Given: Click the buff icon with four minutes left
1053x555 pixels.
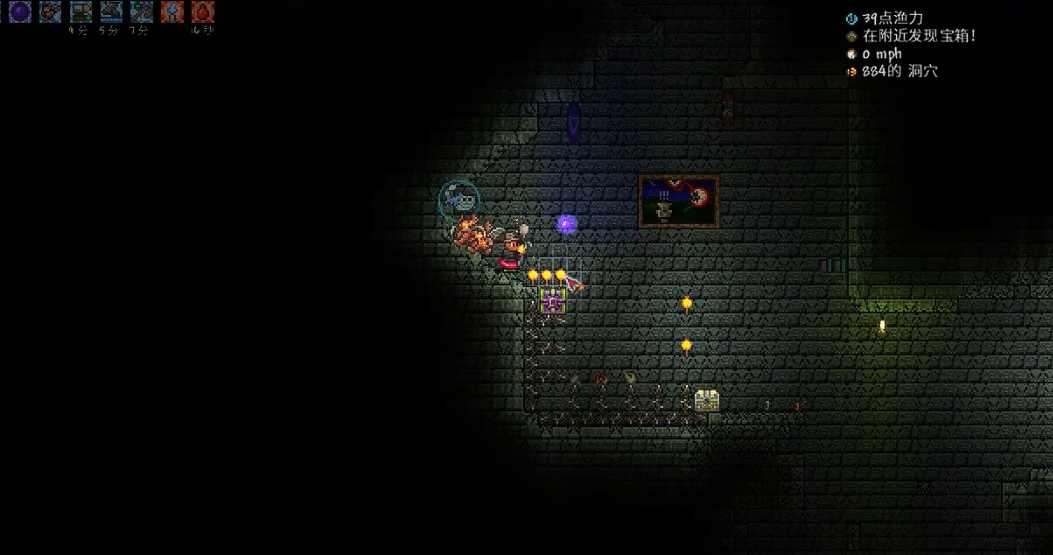Looking at the screenshot, I should tap(80, 12).
